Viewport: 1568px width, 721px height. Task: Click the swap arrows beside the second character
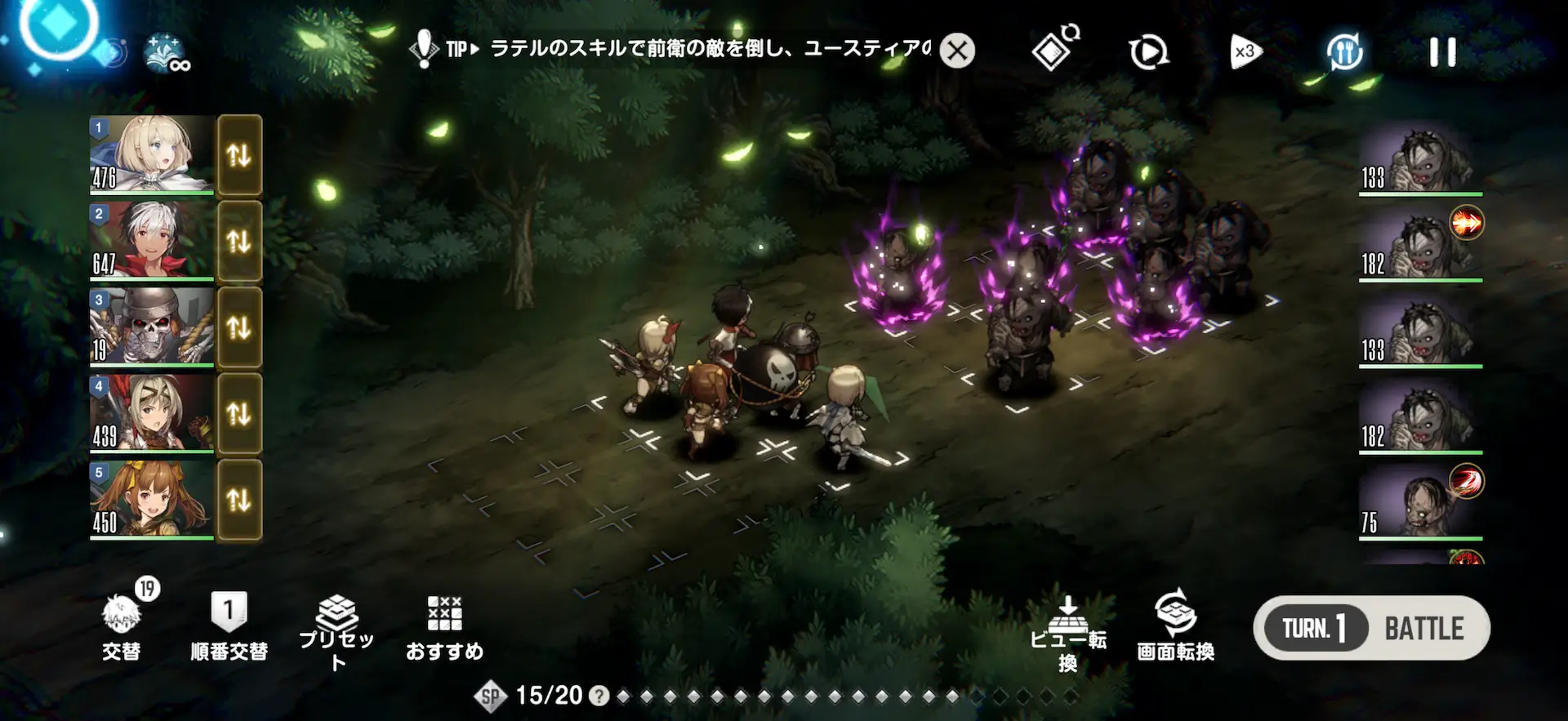[x=239, y=242]
